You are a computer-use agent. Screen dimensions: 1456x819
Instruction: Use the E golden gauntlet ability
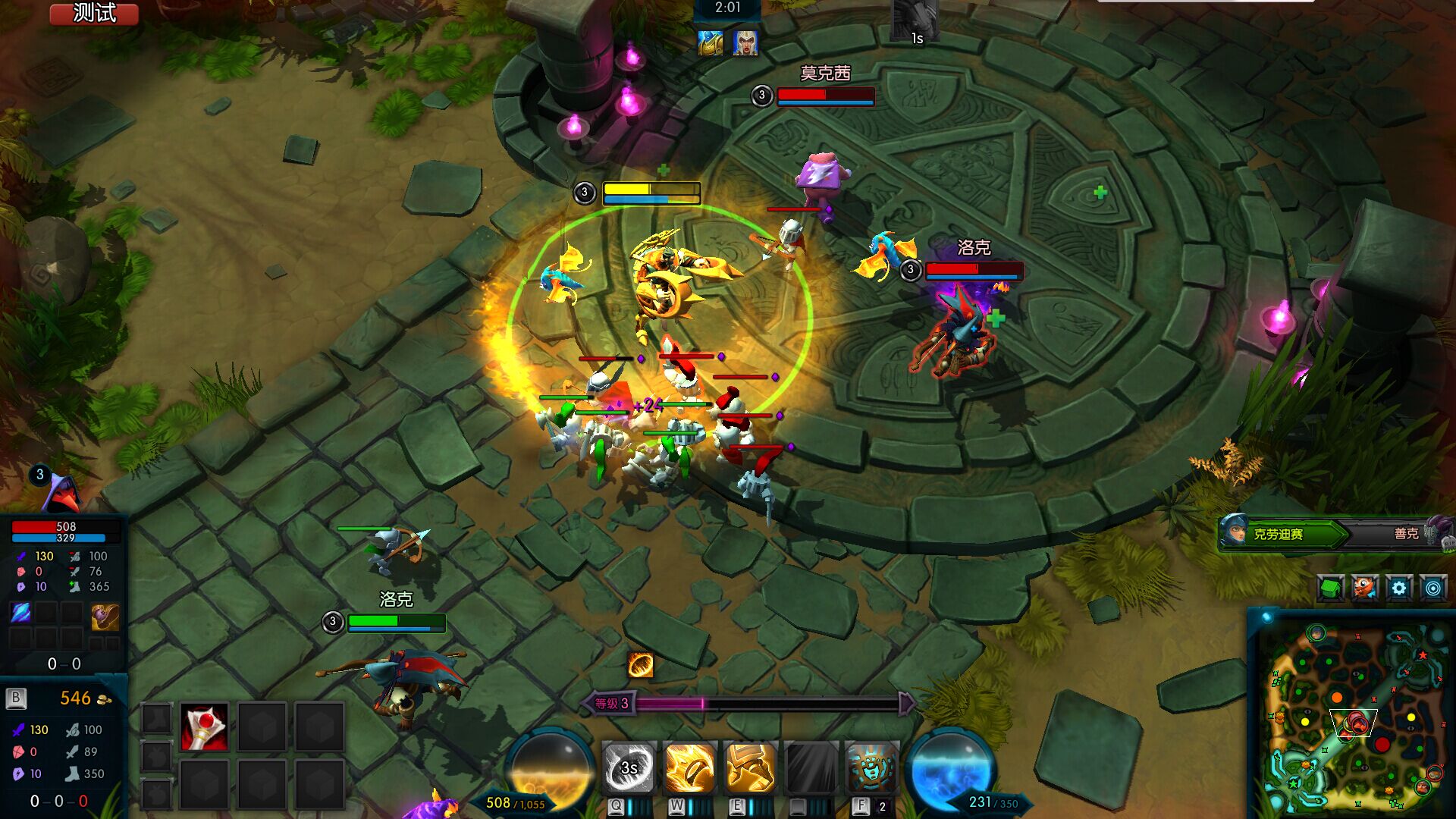[x=750, y=767]
